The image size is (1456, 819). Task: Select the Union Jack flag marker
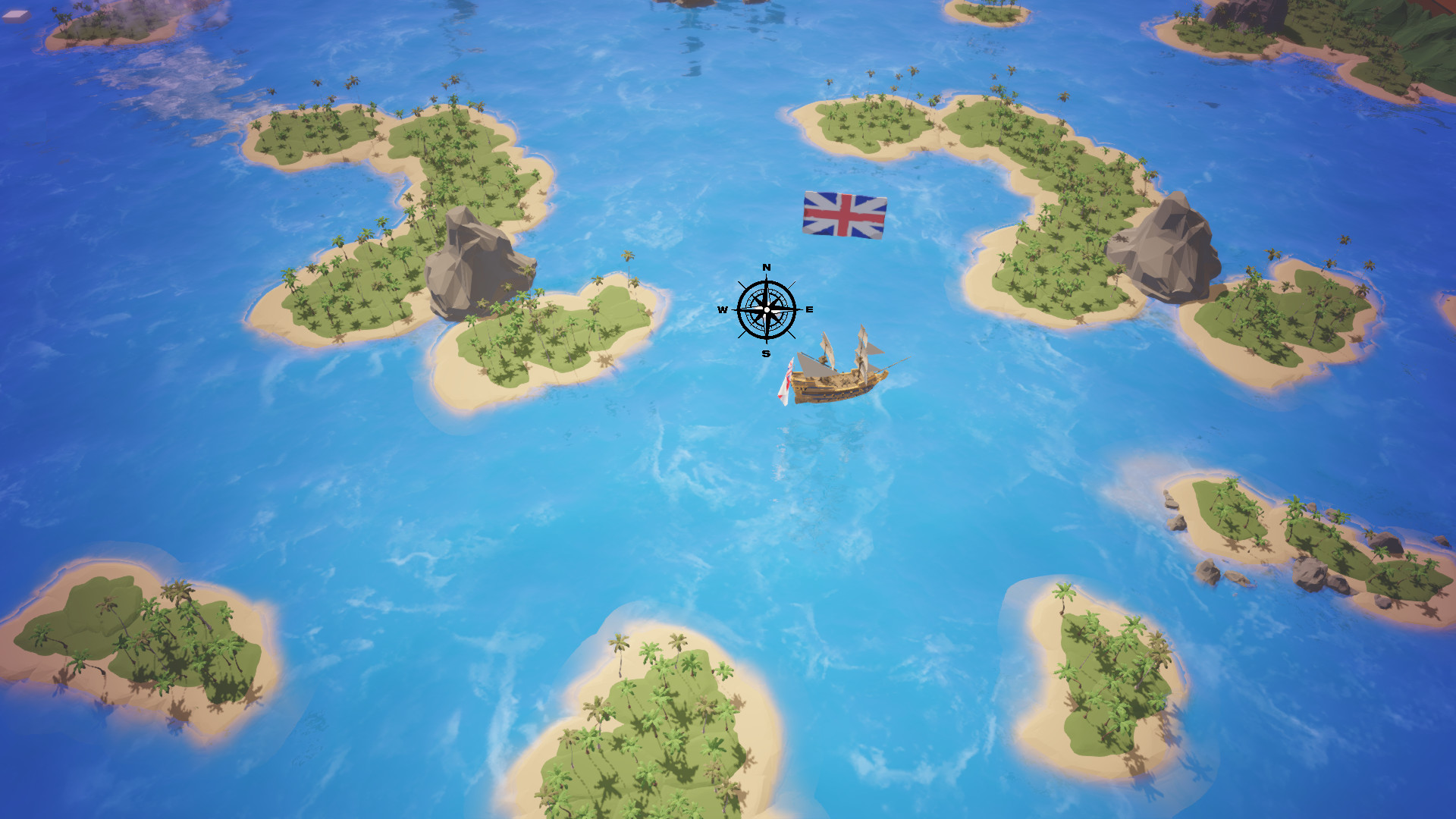tap(843, 216)
